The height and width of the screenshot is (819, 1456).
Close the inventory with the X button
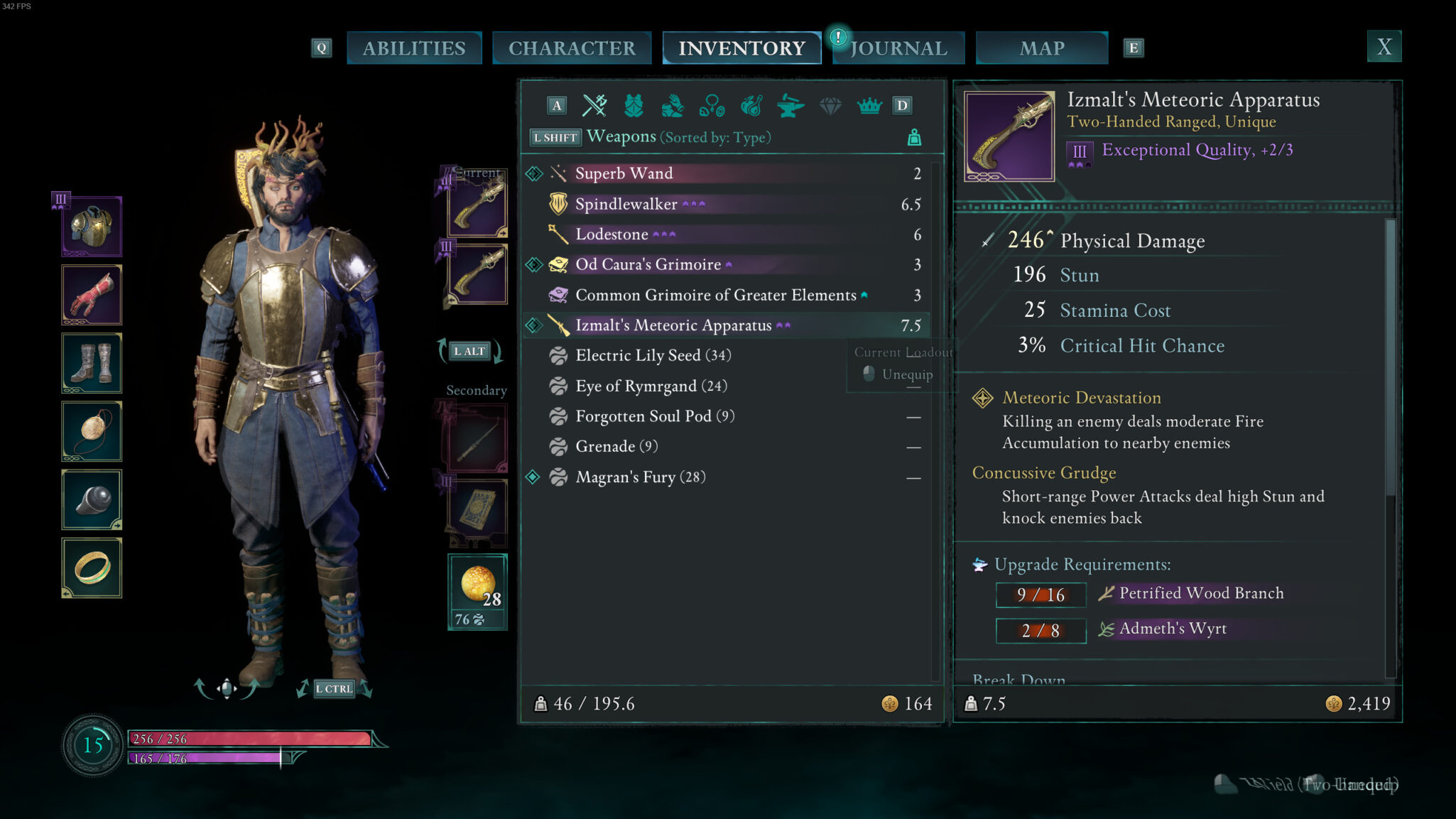pos(1384,47)
